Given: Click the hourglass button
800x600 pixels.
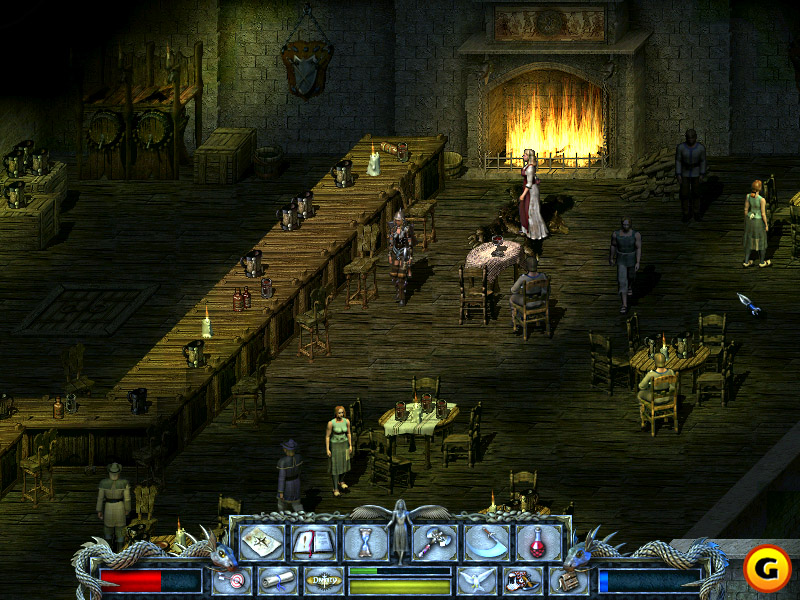Looking at the screenshot, I should click(365, 541).
